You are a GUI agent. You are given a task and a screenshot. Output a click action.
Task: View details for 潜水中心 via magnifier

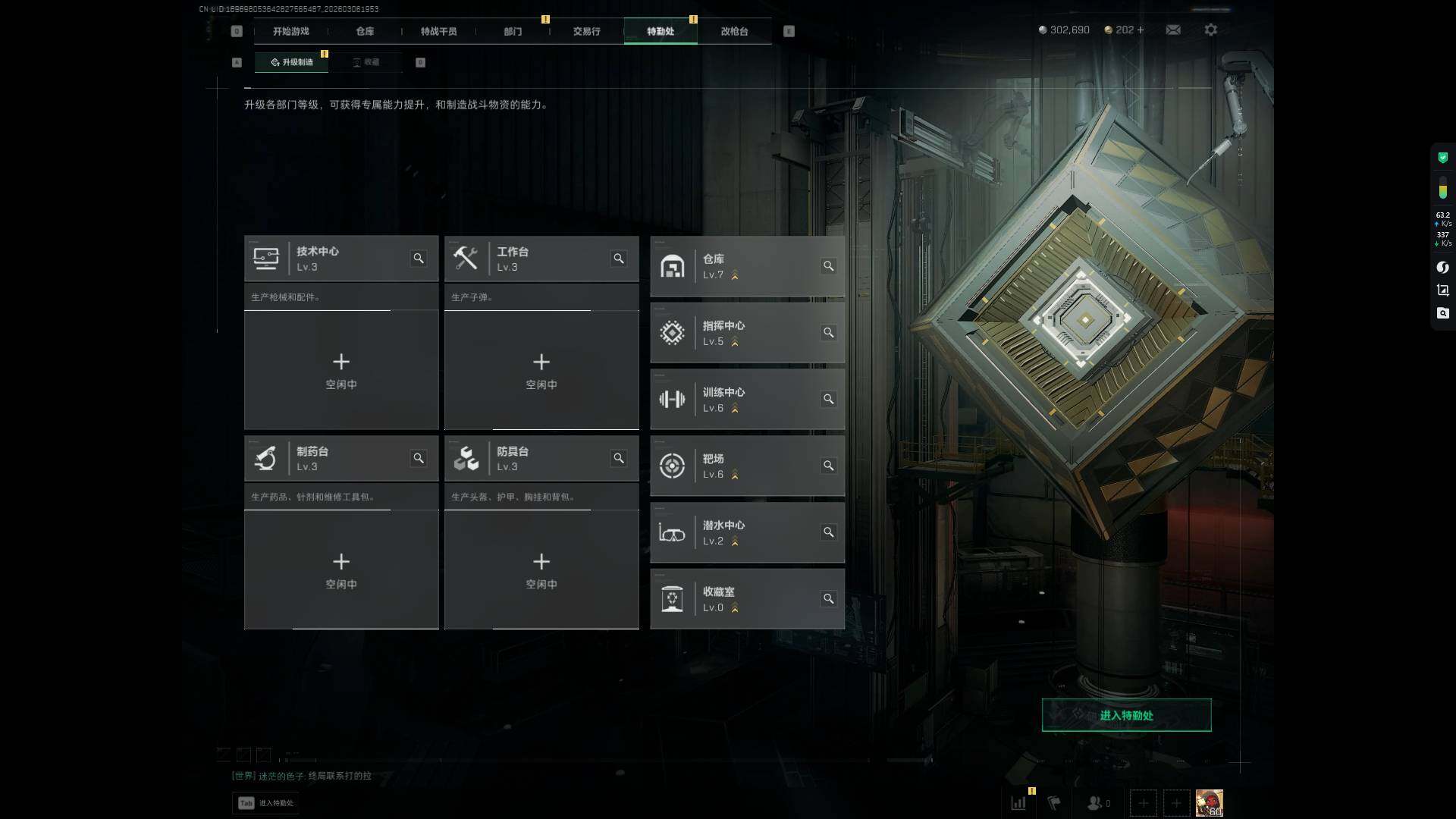829,532
